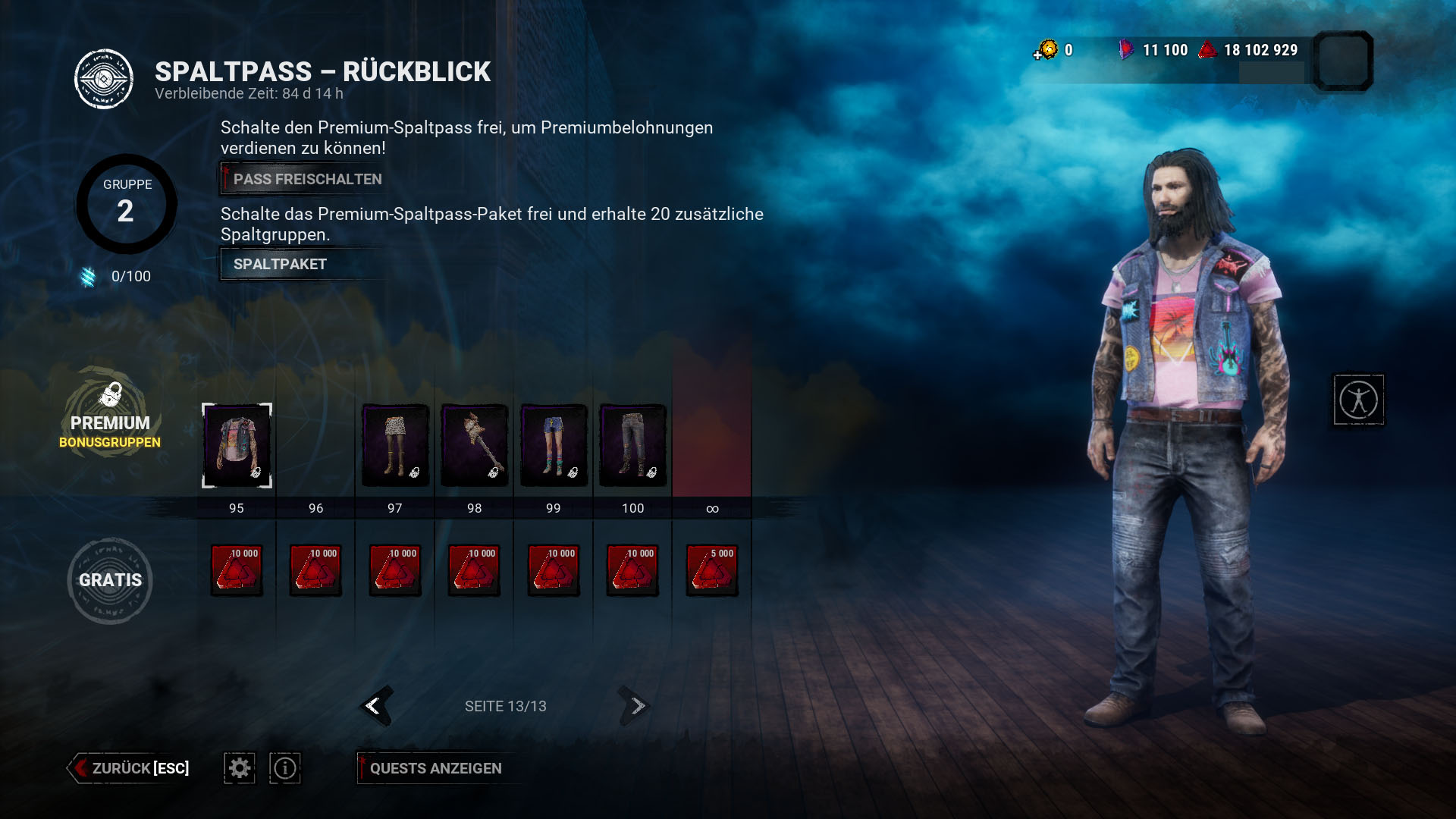Open the Quests Anzeigen panel
Image resolution: width=1456 pixels, height=819 pixels.
tap(435, 768)
